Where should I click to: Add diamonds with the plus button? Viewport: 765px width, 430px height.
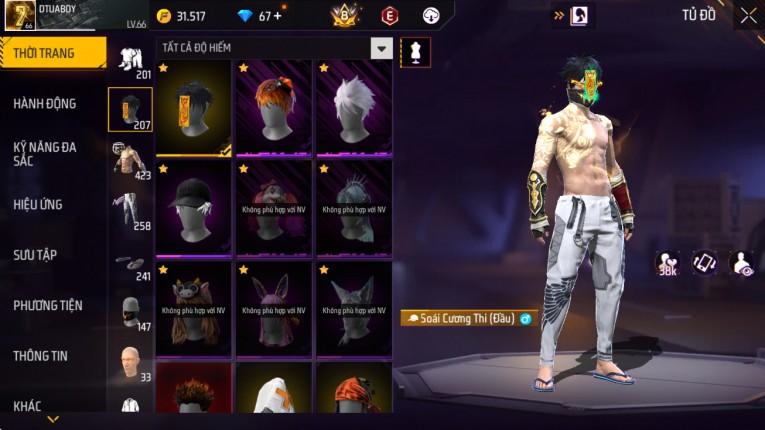[x=277, y=16]
